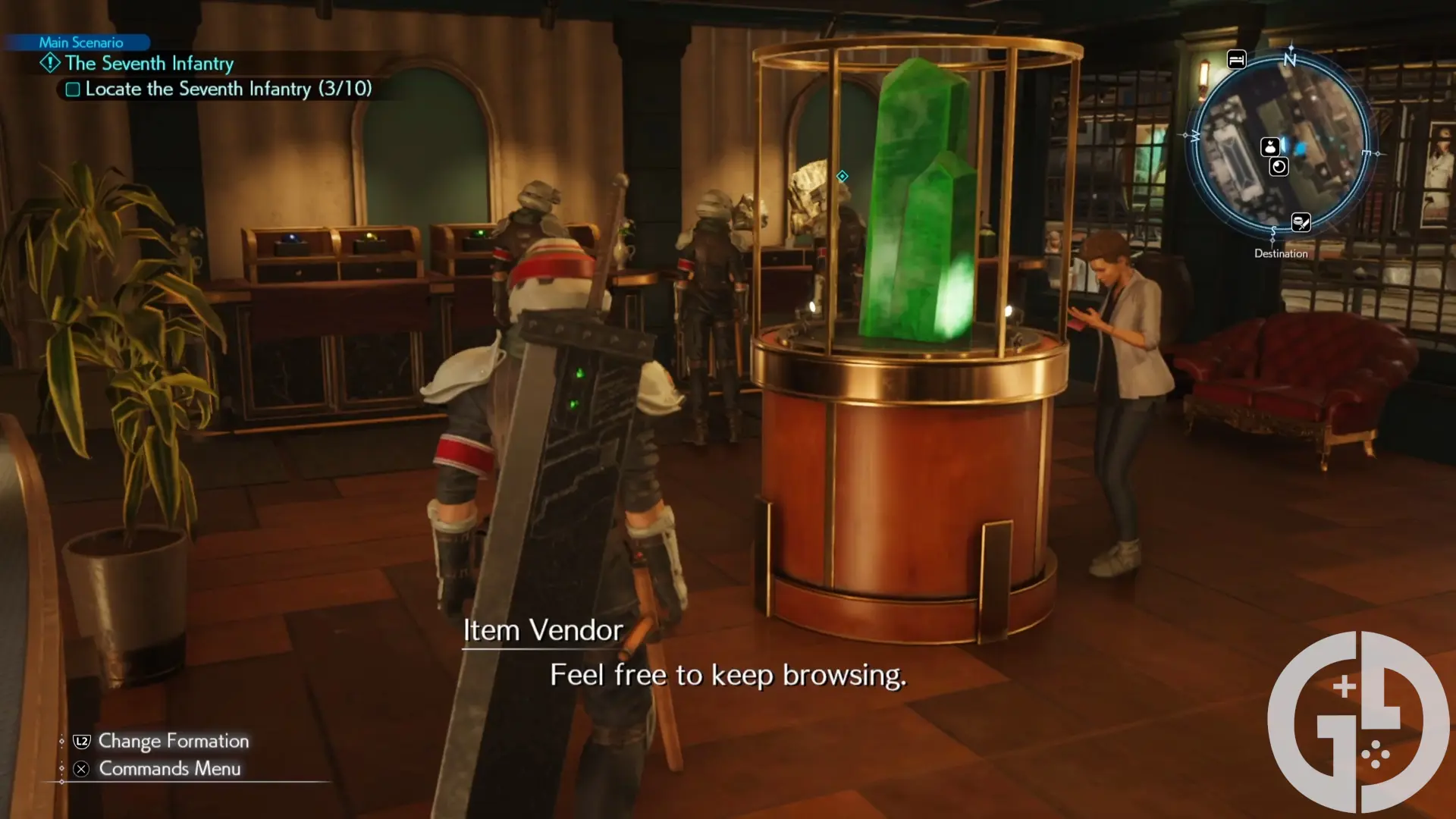Click the item vendor marker on minimap

(x=1270, y=147)
